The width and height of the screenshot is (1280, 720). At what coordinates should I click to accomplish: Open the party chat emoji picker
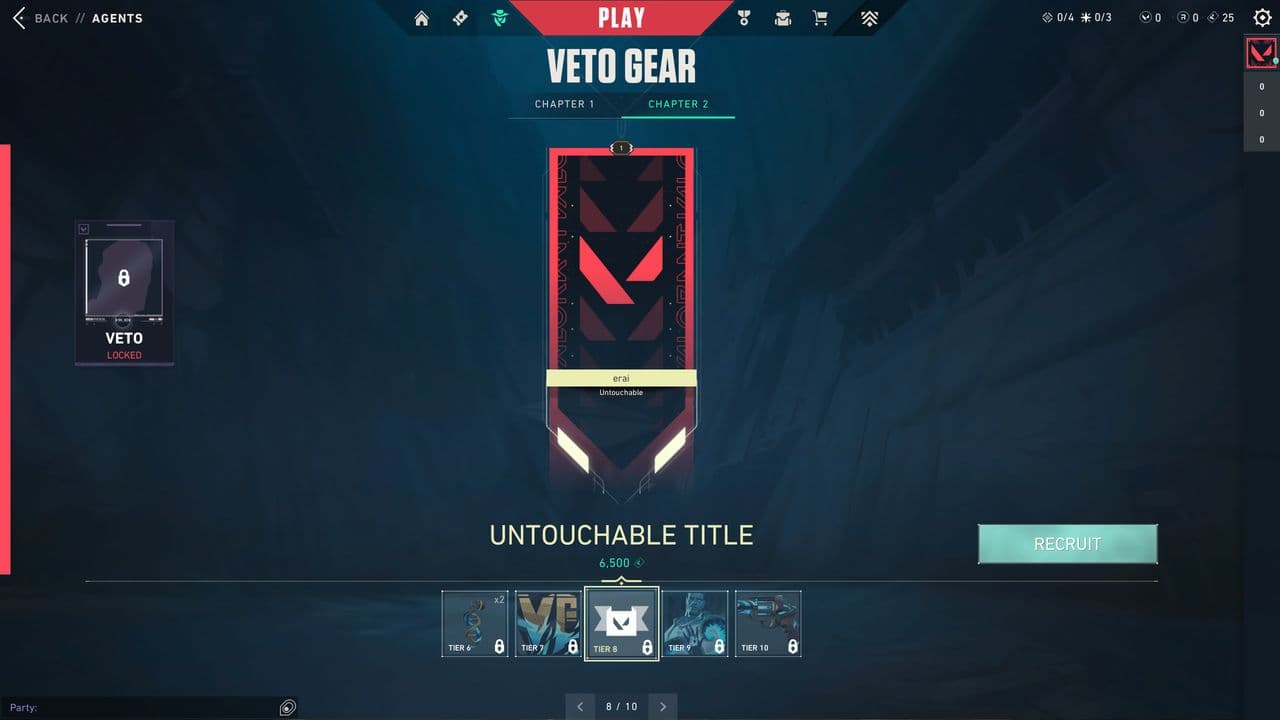[x=287, y=707]
